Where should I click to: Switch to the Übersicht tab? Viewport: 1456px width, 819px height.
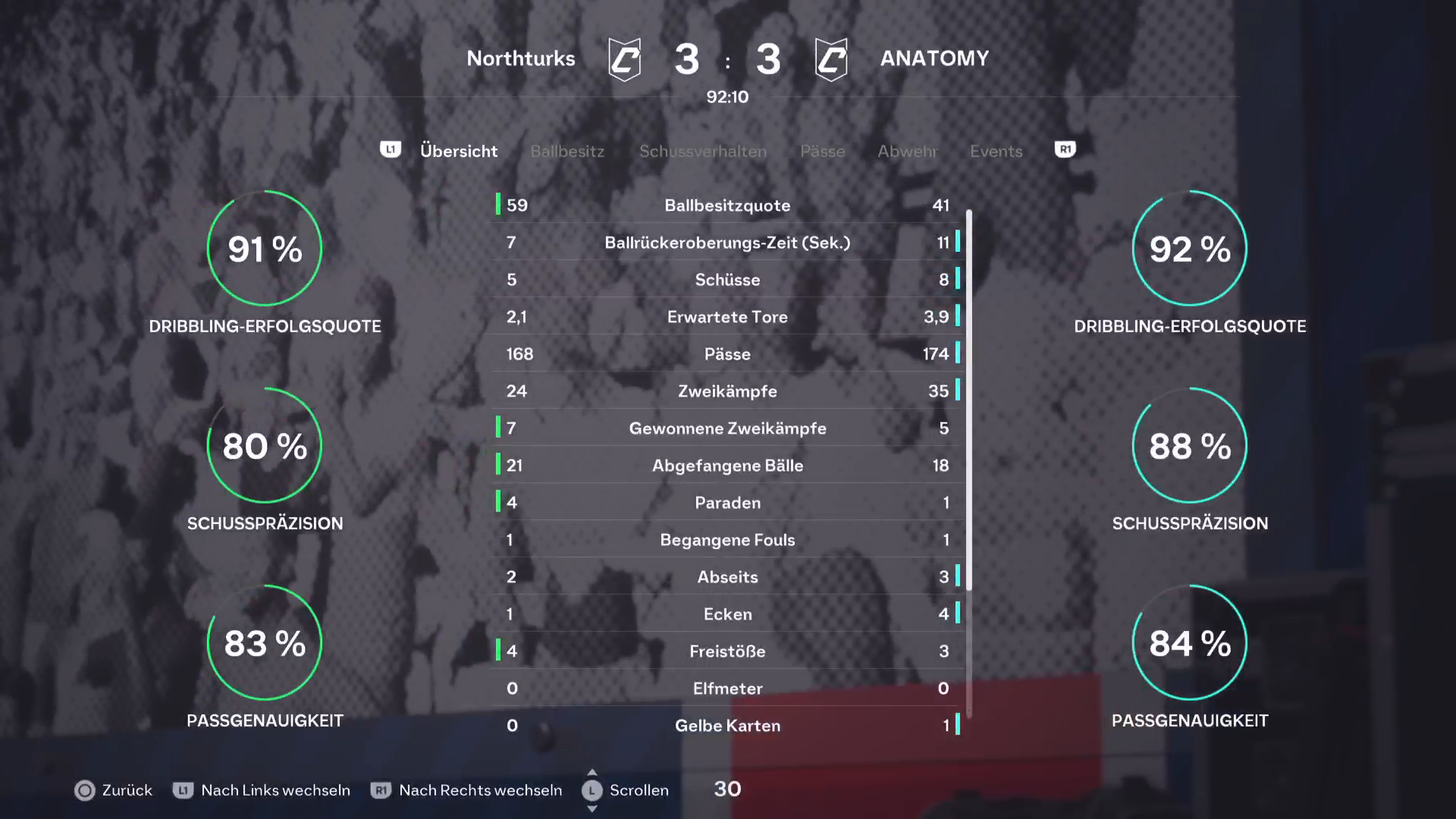point(458,151)
